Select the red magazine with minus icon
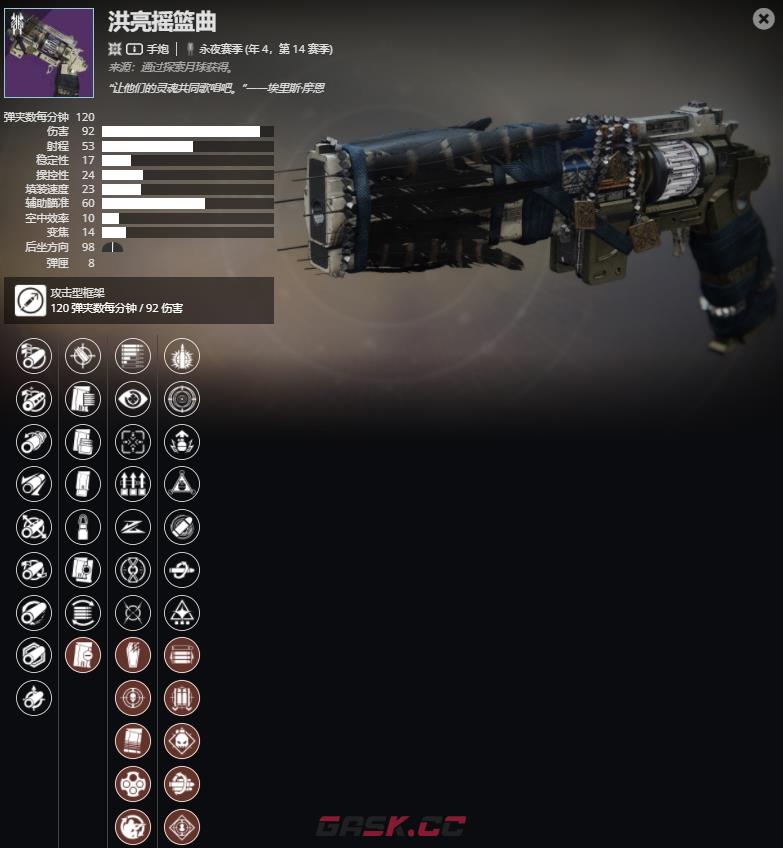The image size is (783, 848). (x=83, y=656)
